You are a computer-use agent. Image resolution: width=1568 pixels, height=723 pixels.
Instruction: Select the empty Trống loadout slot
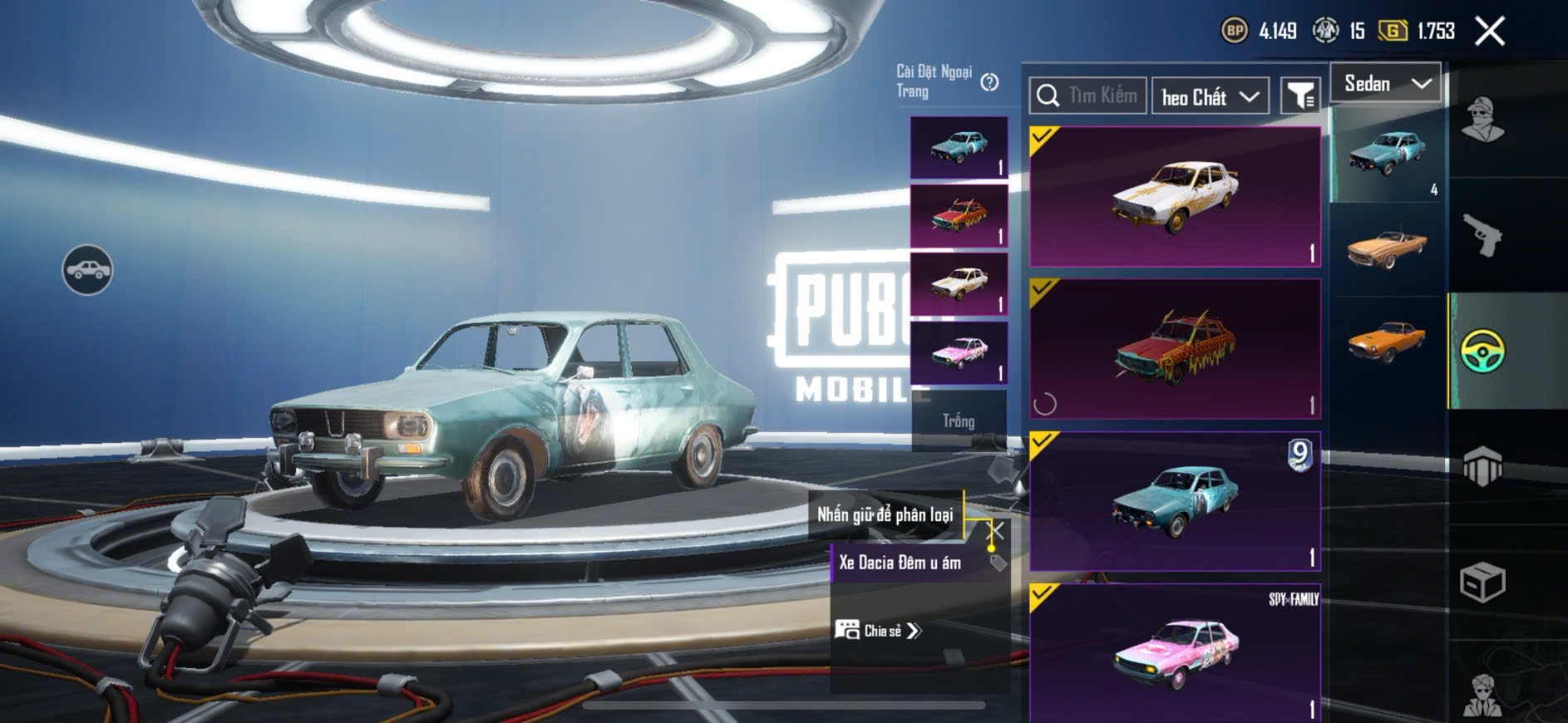(x=959, y=421)
